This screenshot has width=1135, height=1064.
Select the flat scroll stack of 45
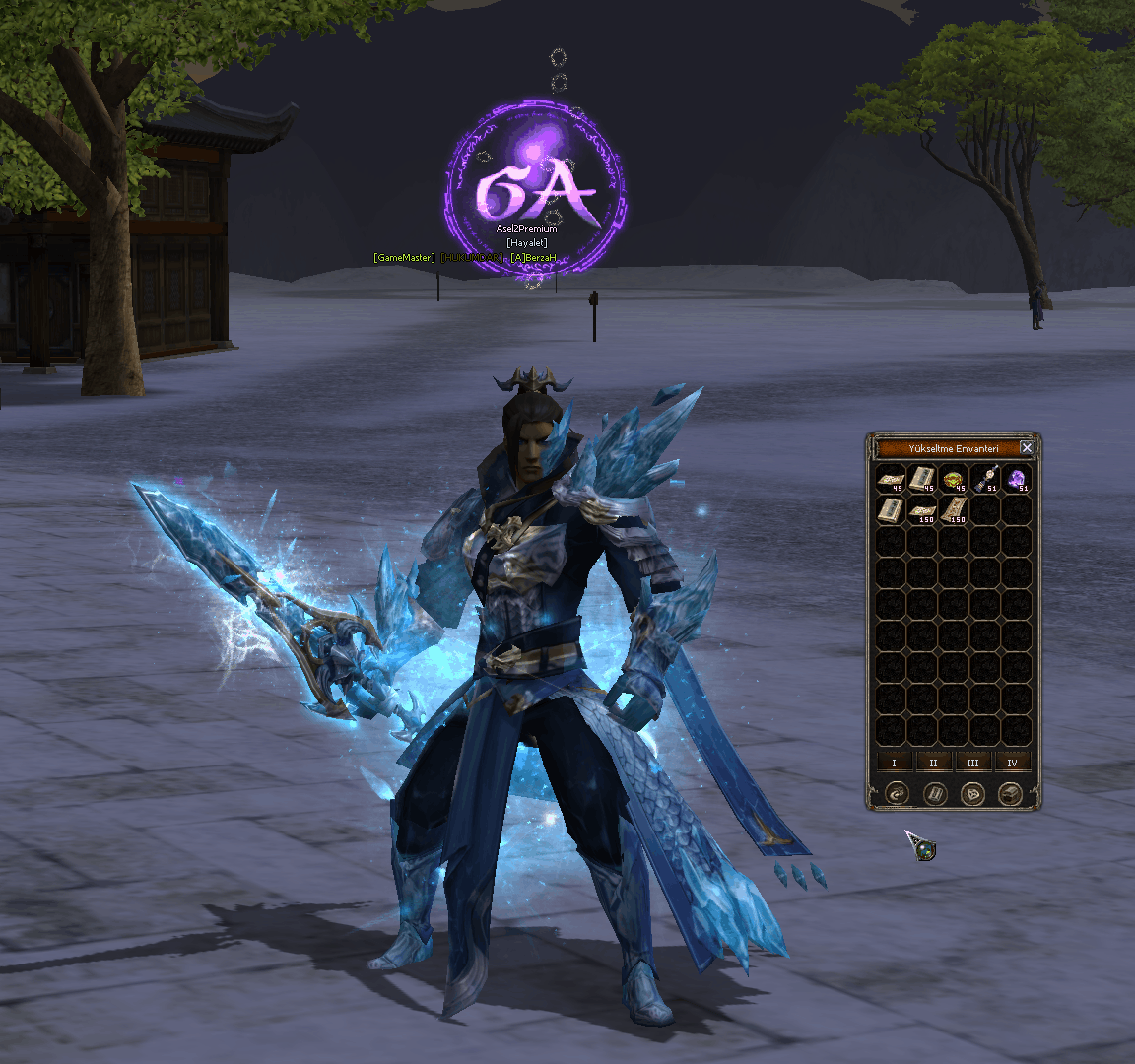[x=891, y=480]
